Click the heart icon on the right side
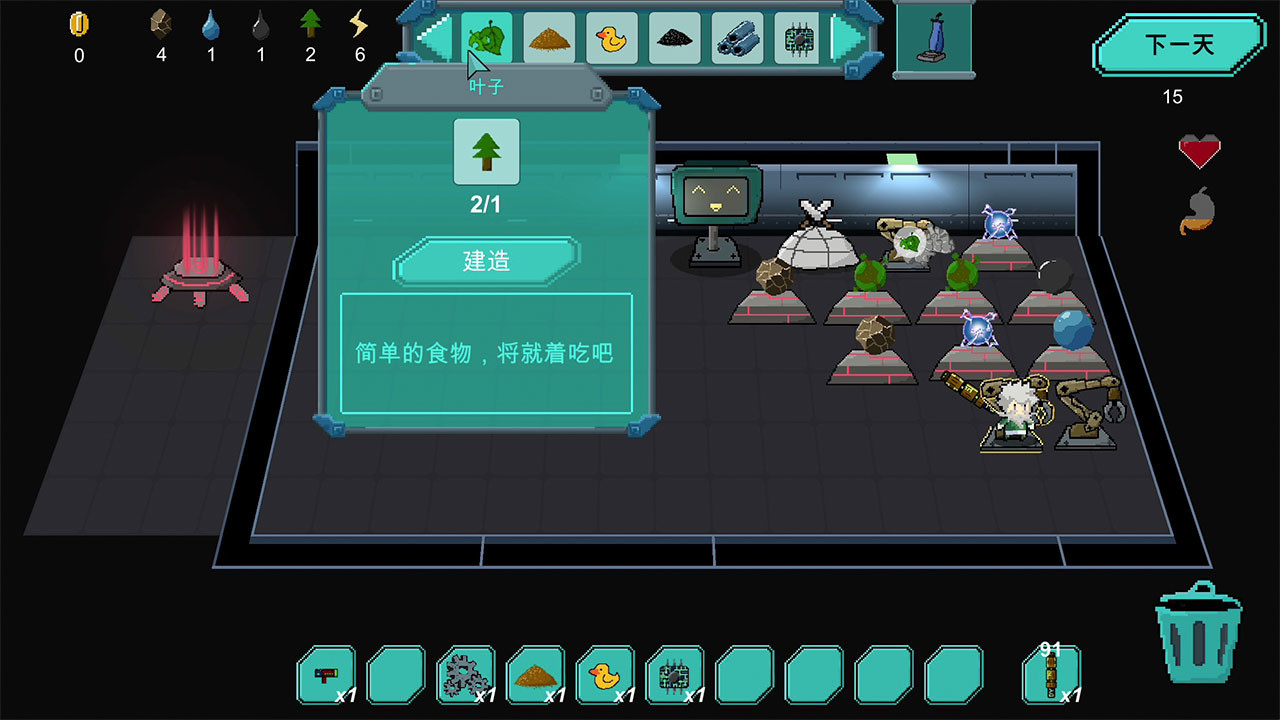1280x720 pixels. 1202,150
